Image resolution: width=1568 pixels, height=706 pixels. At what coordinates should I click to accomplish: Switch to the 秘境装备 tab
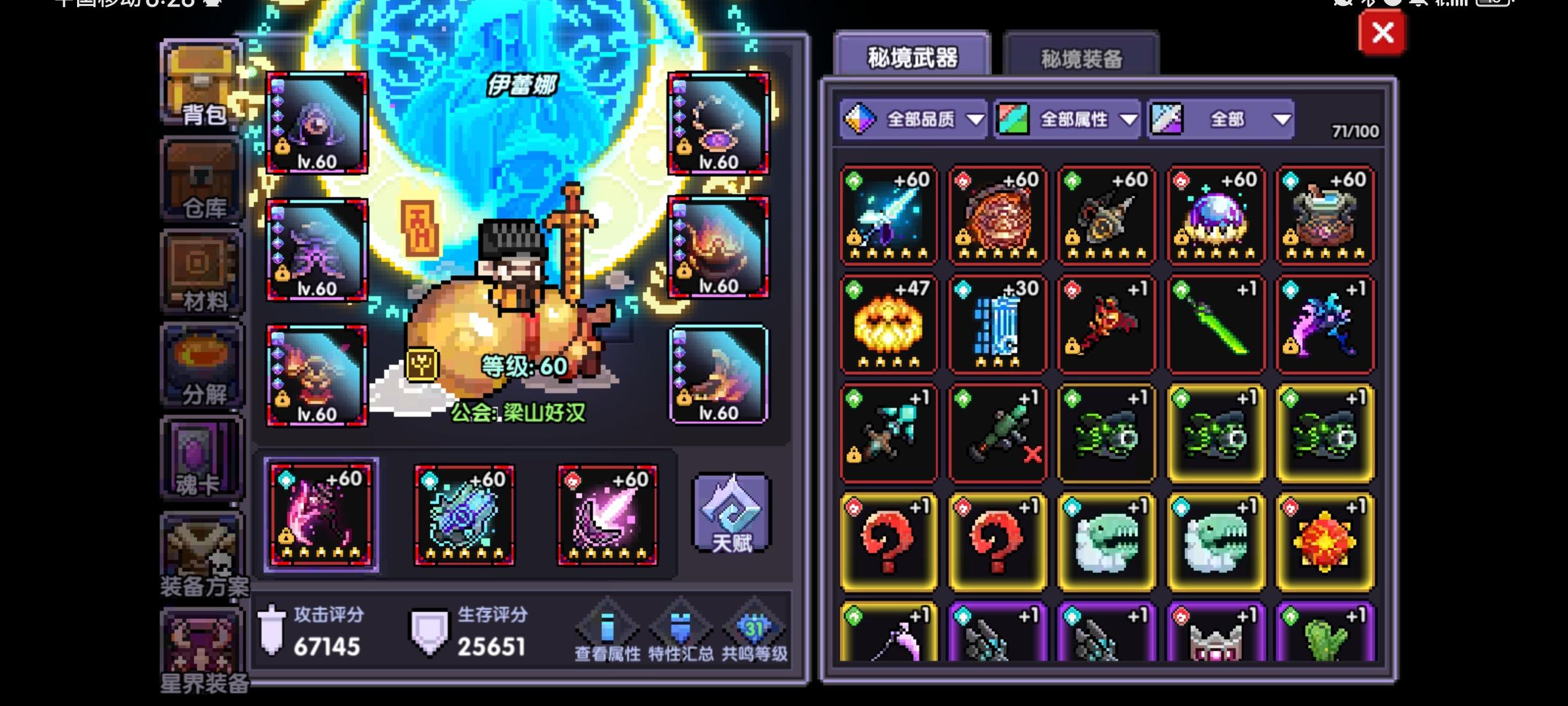point(1081,58)
